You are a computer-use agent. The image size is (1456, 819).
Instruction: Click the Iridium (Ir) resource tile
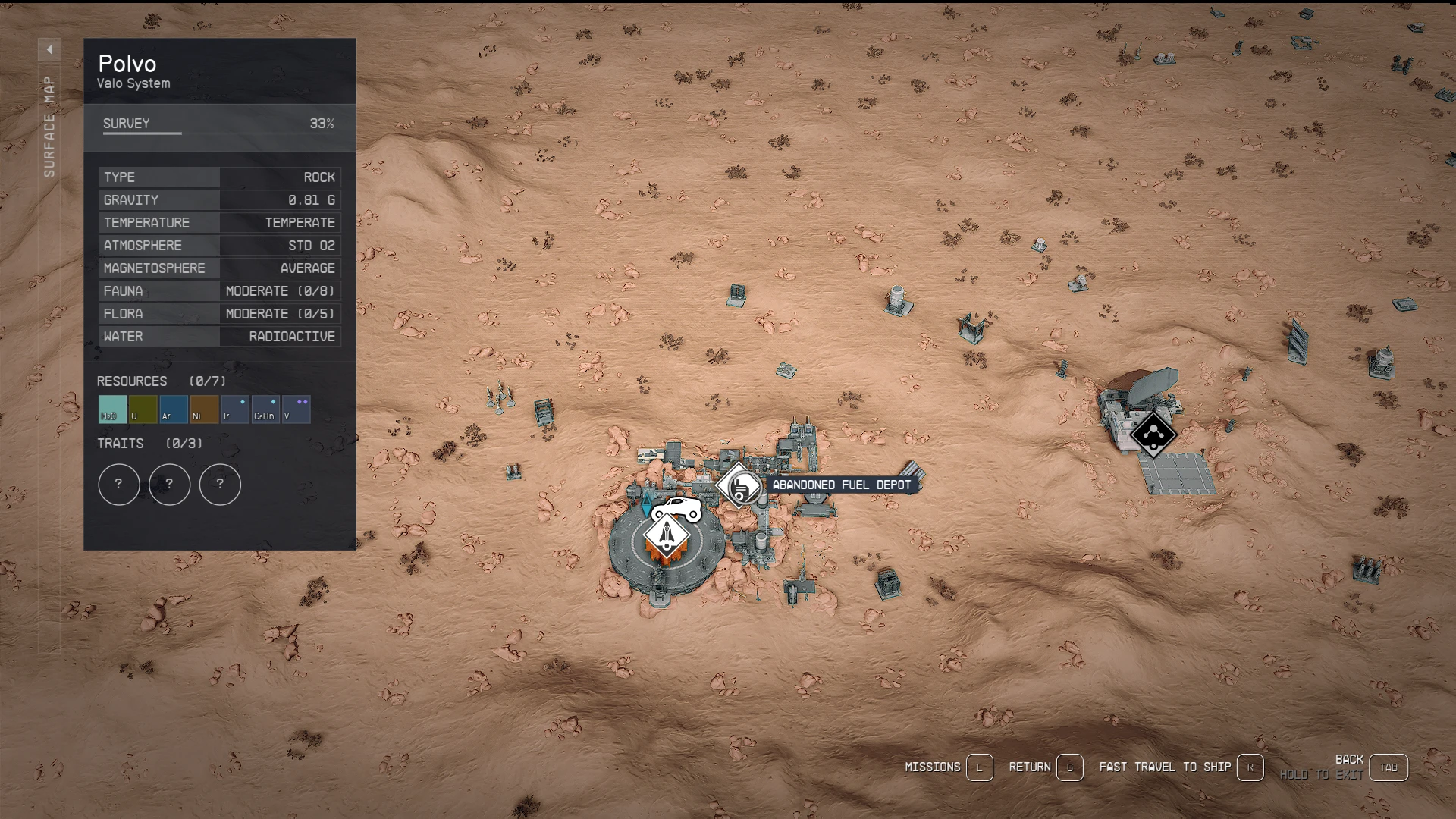[234, 409]
